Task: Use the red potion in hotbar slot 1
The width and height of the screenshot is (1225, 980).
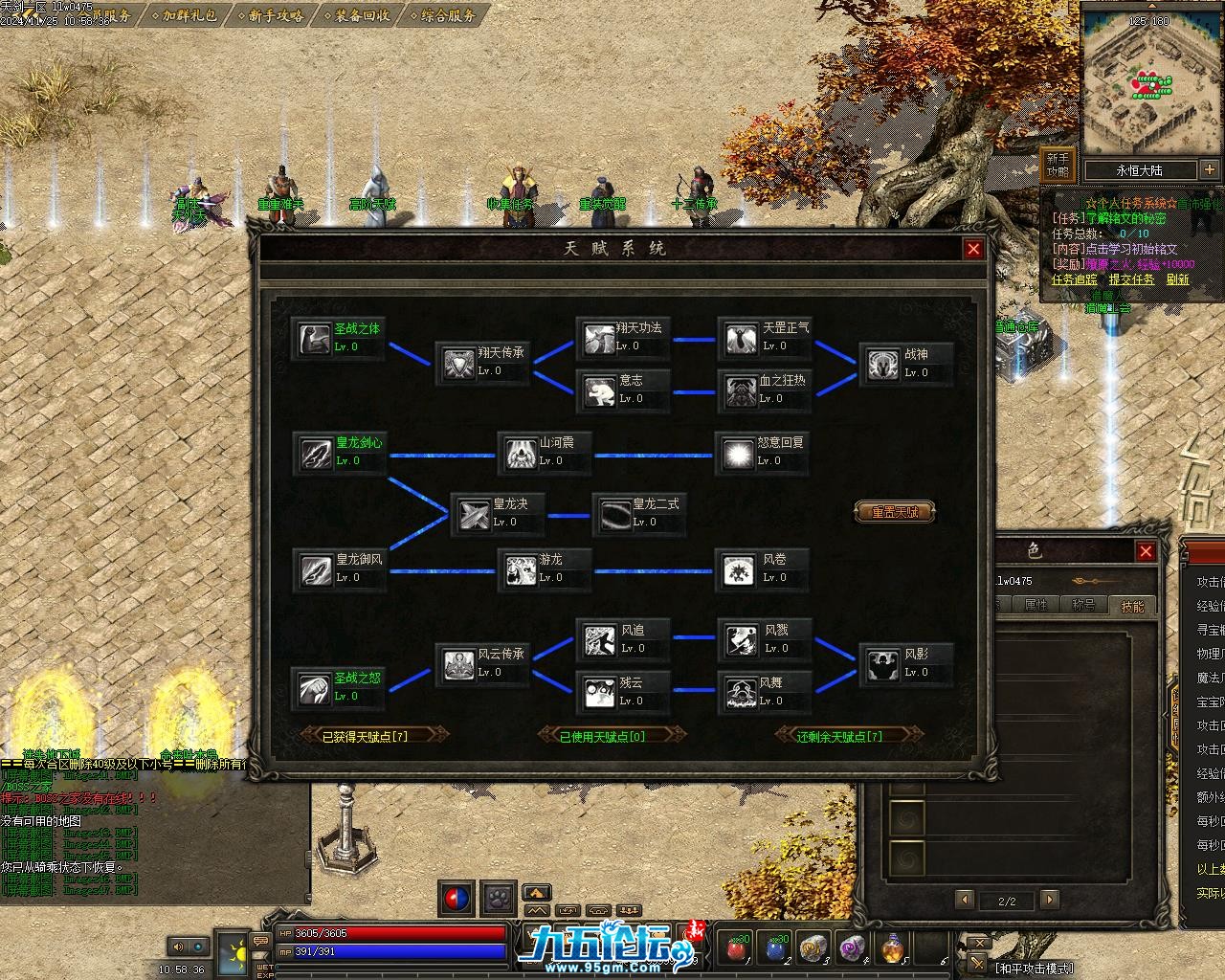Action: [x=736, y=947]
